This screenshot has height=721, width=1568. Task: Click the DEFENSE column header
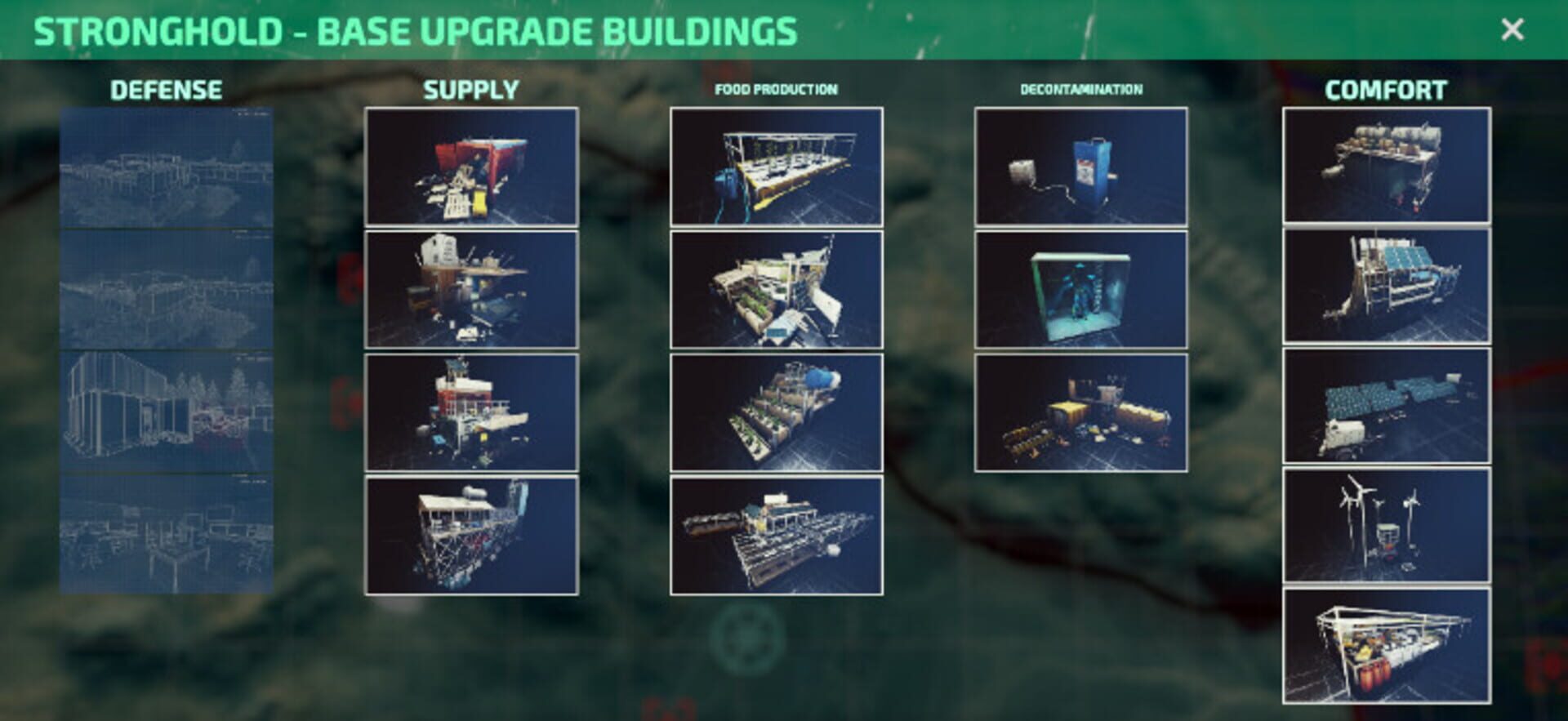(167, 90)
